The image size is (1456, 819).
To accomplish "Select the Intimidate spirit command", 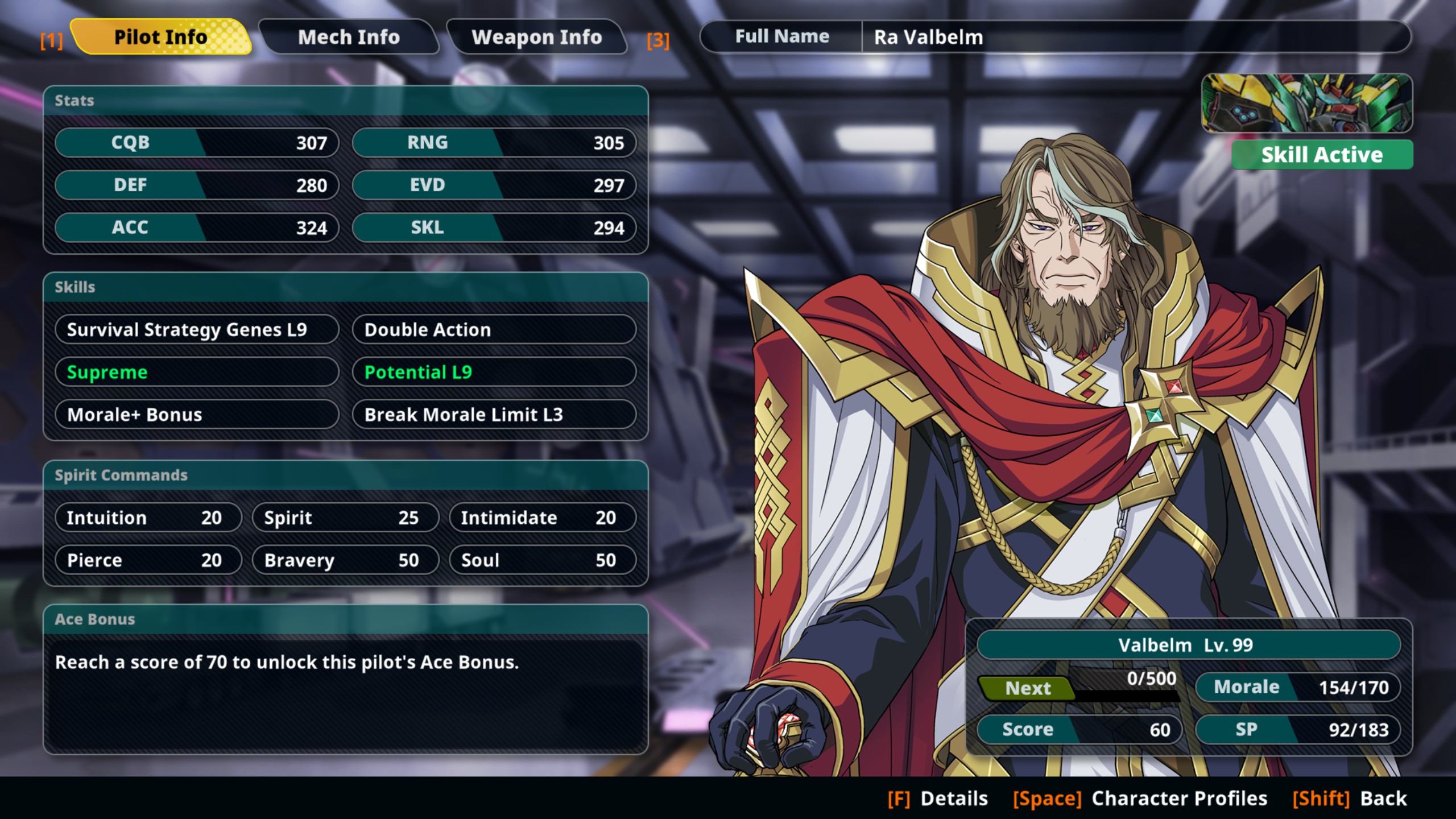I will 542,518.
